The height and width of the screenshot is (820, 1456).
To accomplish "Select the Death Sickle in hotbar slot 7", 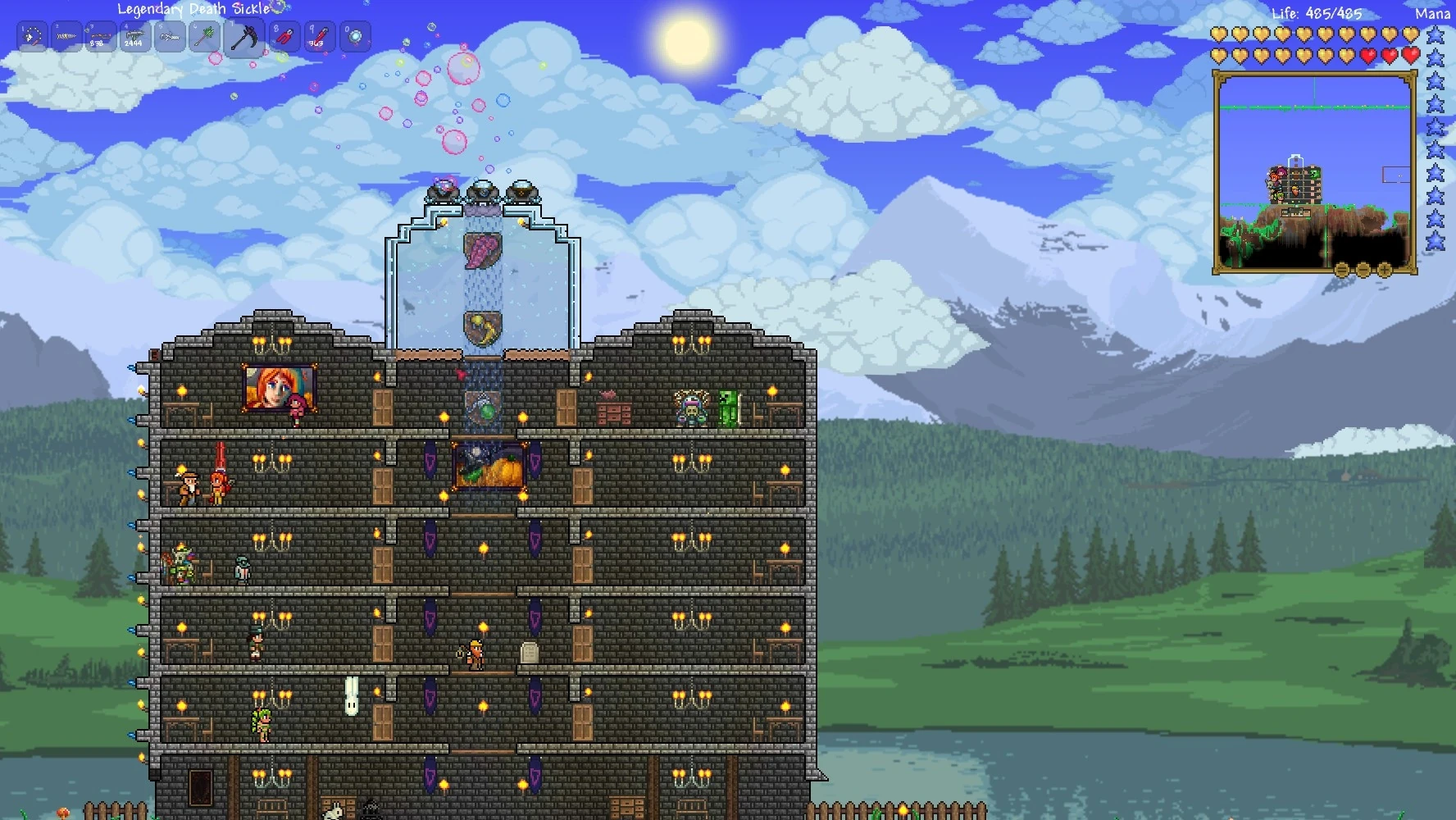I will point(243,37).
